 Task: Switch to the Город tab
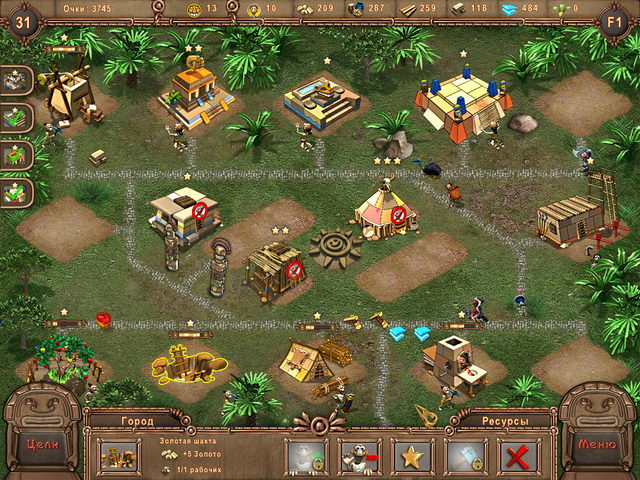(136, 421)
